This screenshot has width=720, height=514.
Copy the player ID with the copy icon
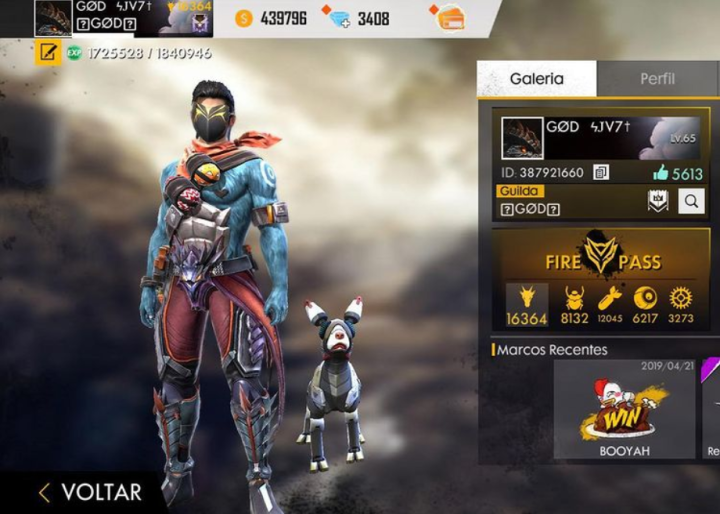[601, 172]
